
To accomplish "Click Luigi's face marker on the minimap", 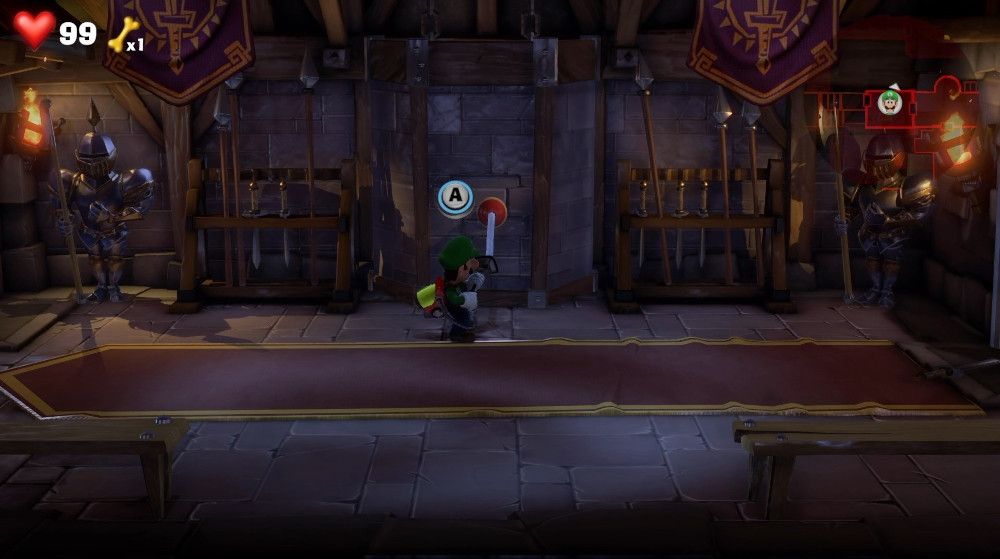I will coord(889,102).
